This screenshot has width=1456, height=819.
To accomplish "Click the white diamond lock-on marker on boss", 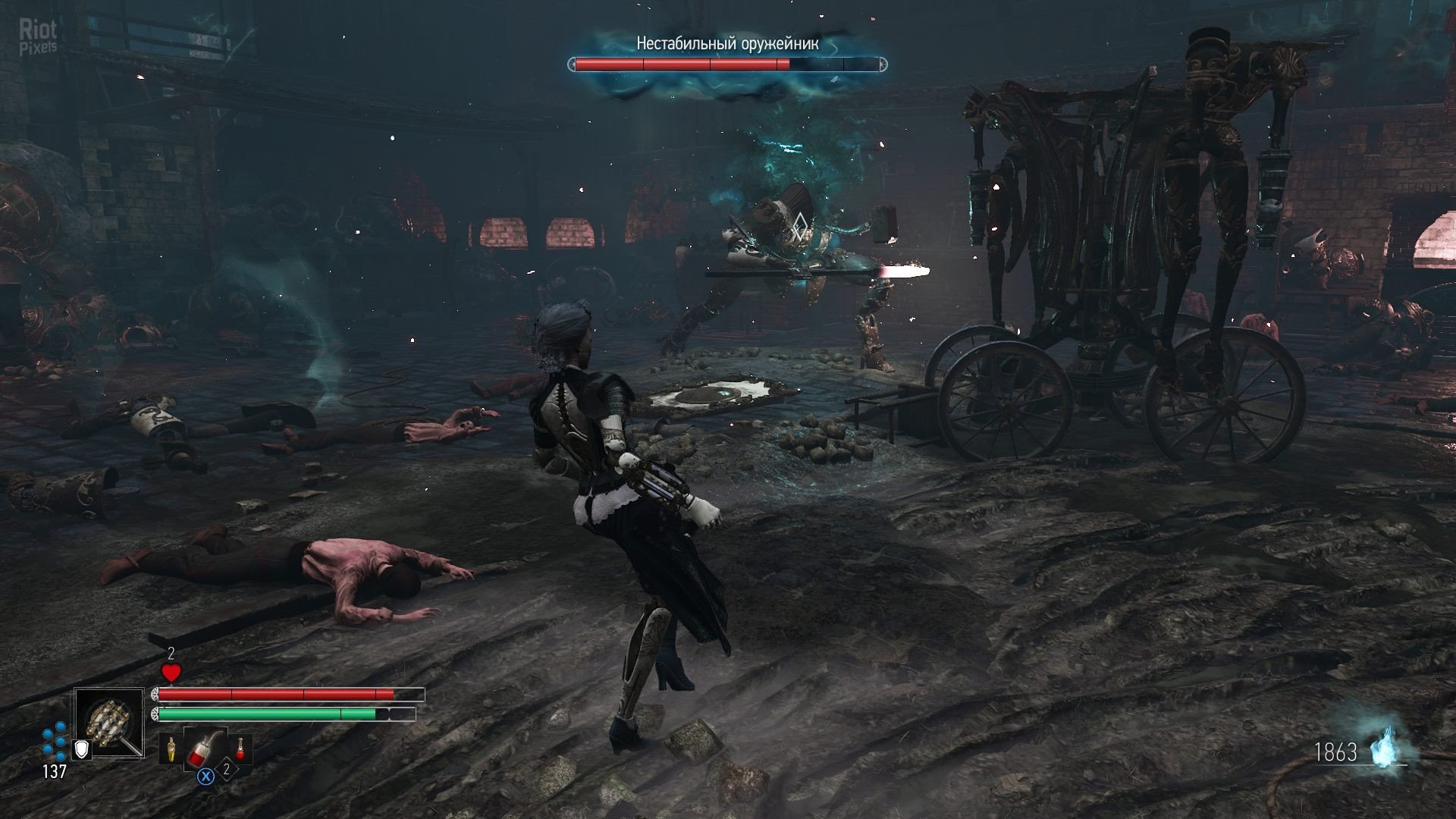I will [799, 222].
